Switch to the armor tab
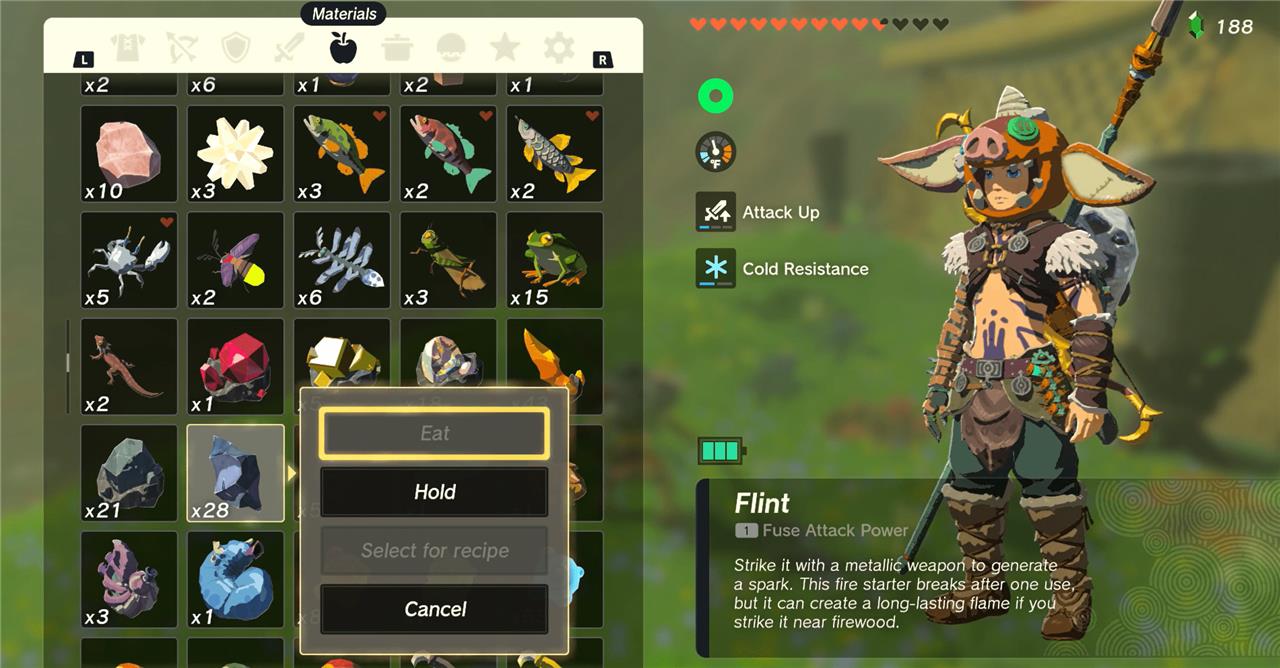The width and height of the screenshot is (1280, 668). pyautogui.click(x=128, y=48)
